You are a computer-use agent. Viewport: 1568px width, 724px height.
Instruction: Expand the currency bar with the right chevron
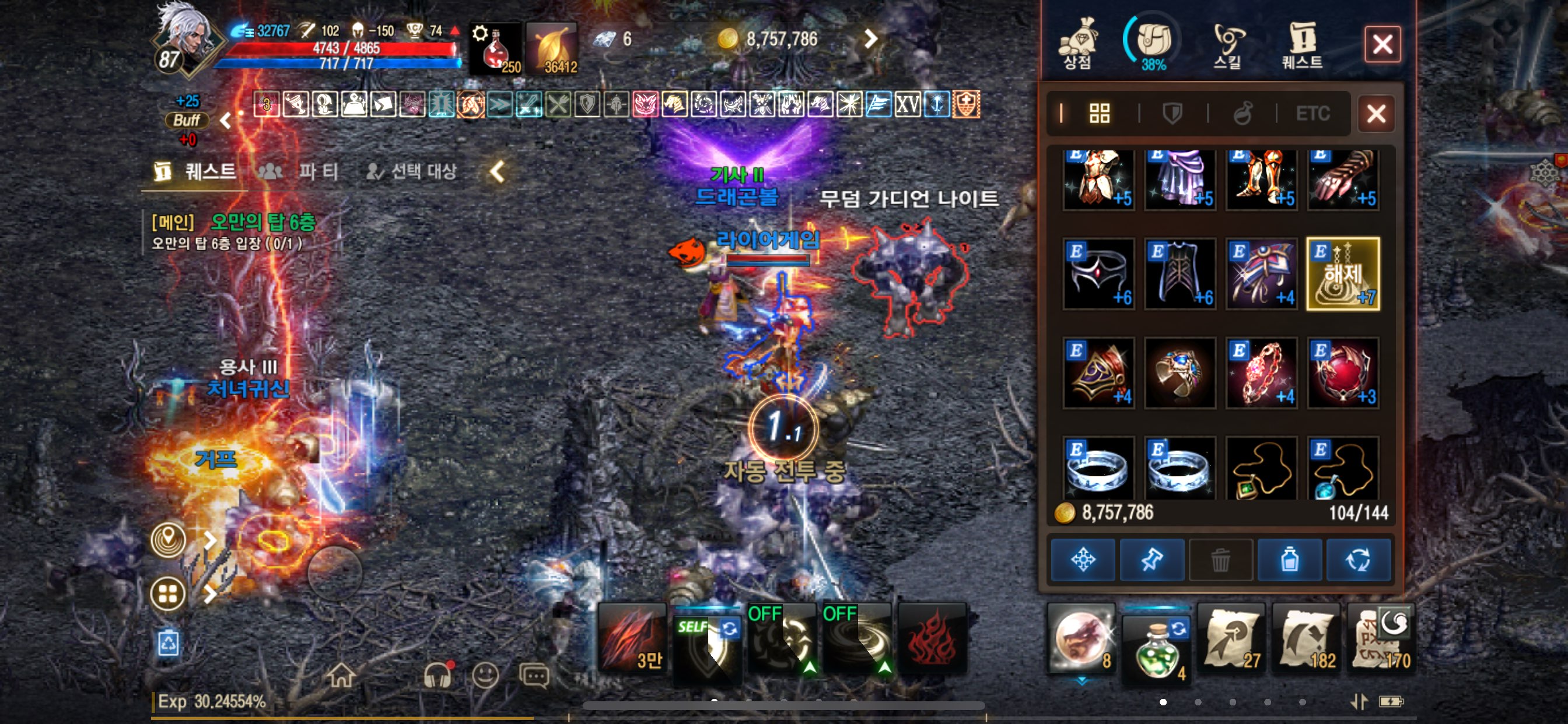[870, 39]
